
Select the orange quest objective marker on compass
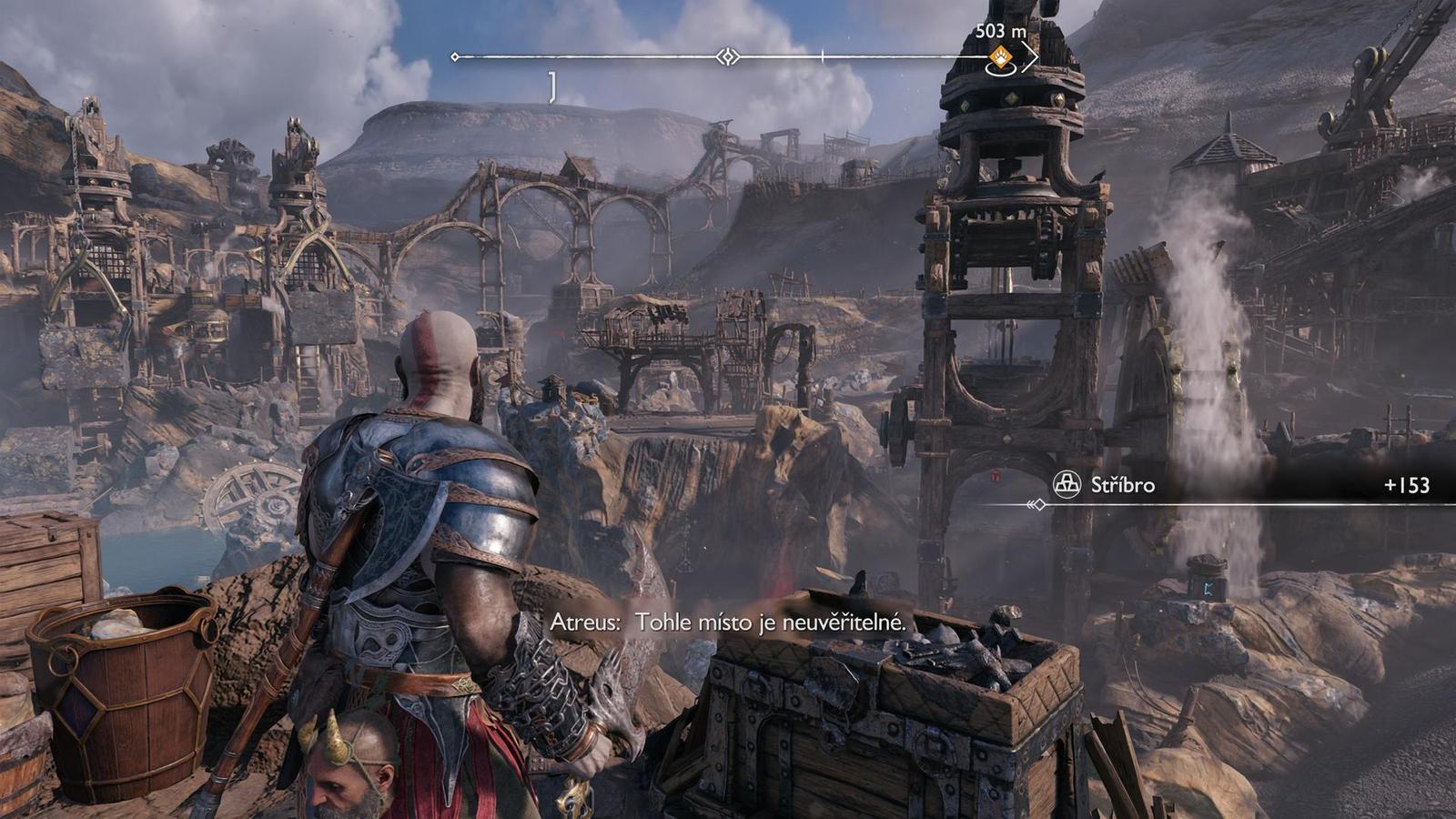tap(1000, 56)
